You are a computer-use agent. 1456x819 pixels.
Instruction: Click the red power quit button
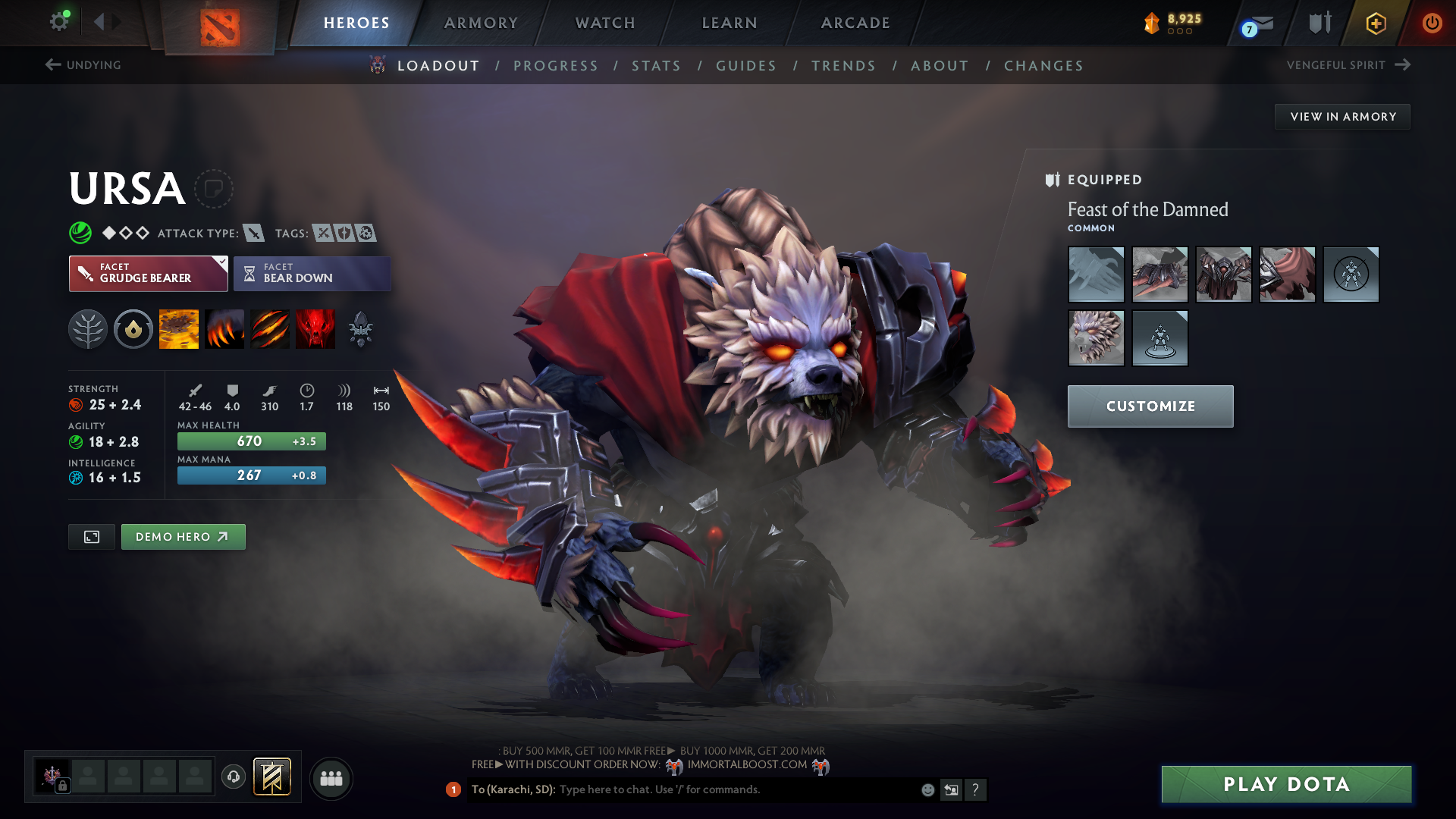coord(1432,23)
